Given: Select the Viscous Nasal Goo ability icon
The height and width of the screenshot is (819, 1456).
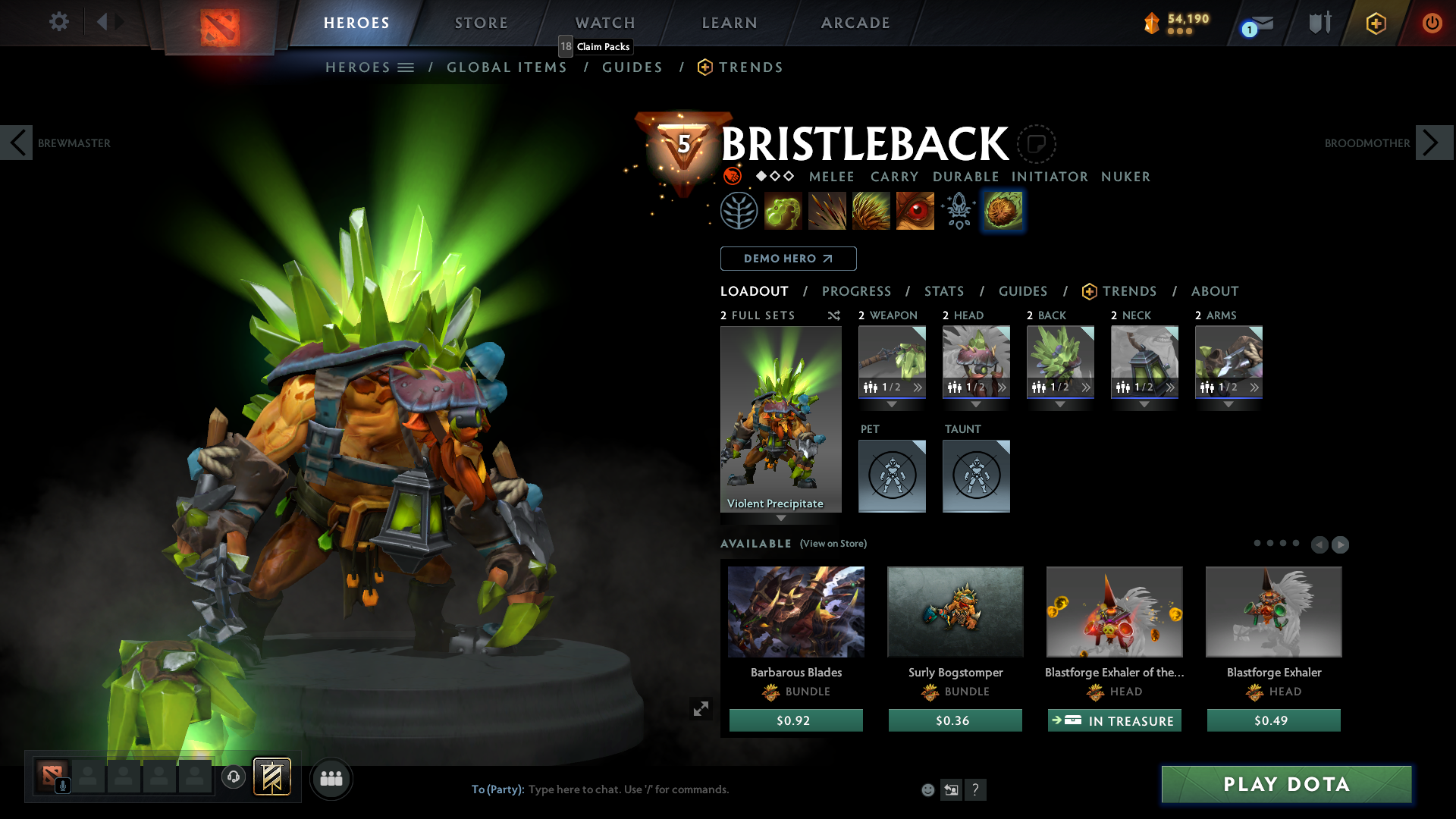Looking at the screenshot, I should tap(783, 210).
